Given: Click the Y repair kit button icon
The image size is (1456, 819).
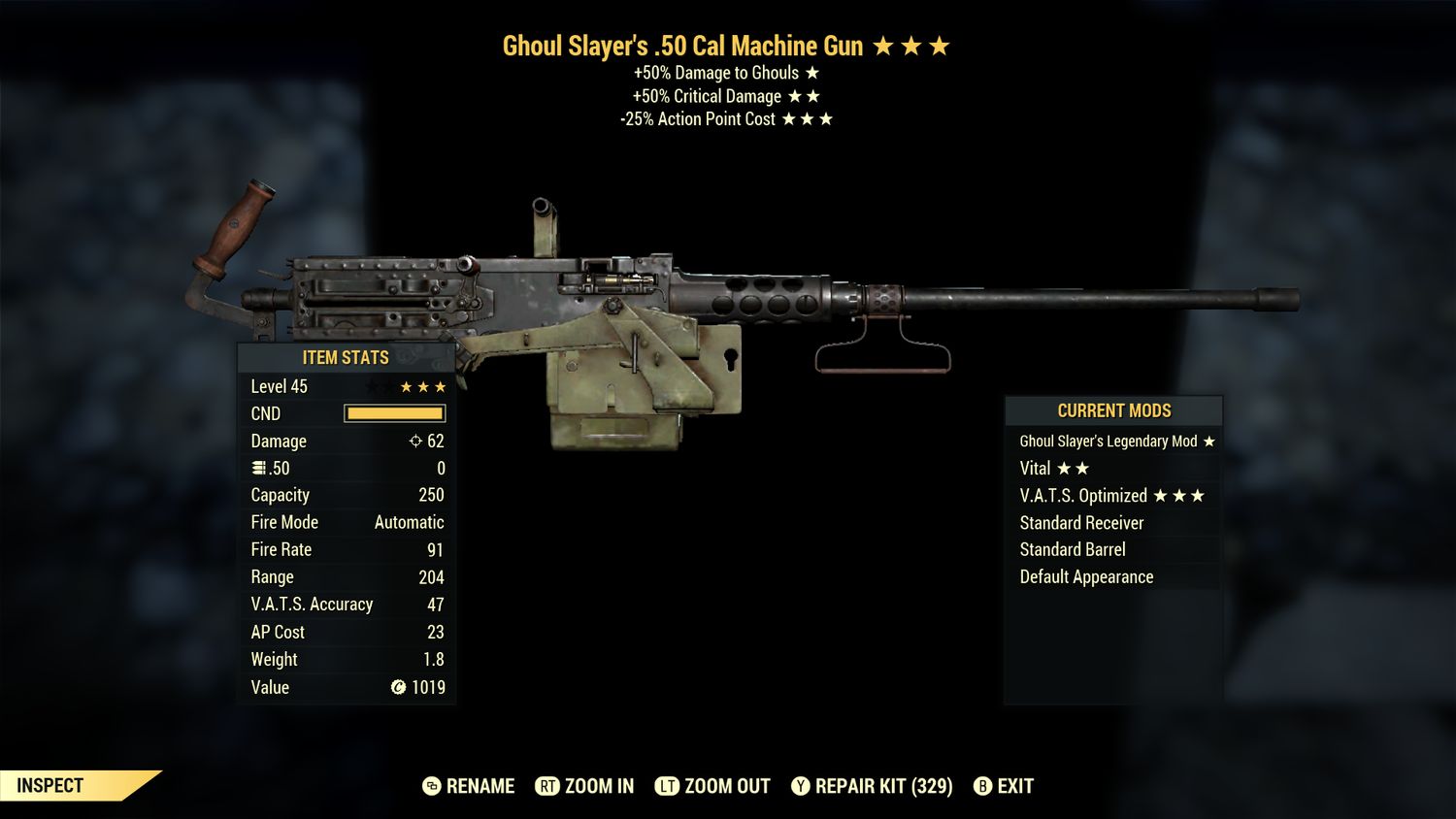Looking at the screenshot, I should tap(802, 786).
